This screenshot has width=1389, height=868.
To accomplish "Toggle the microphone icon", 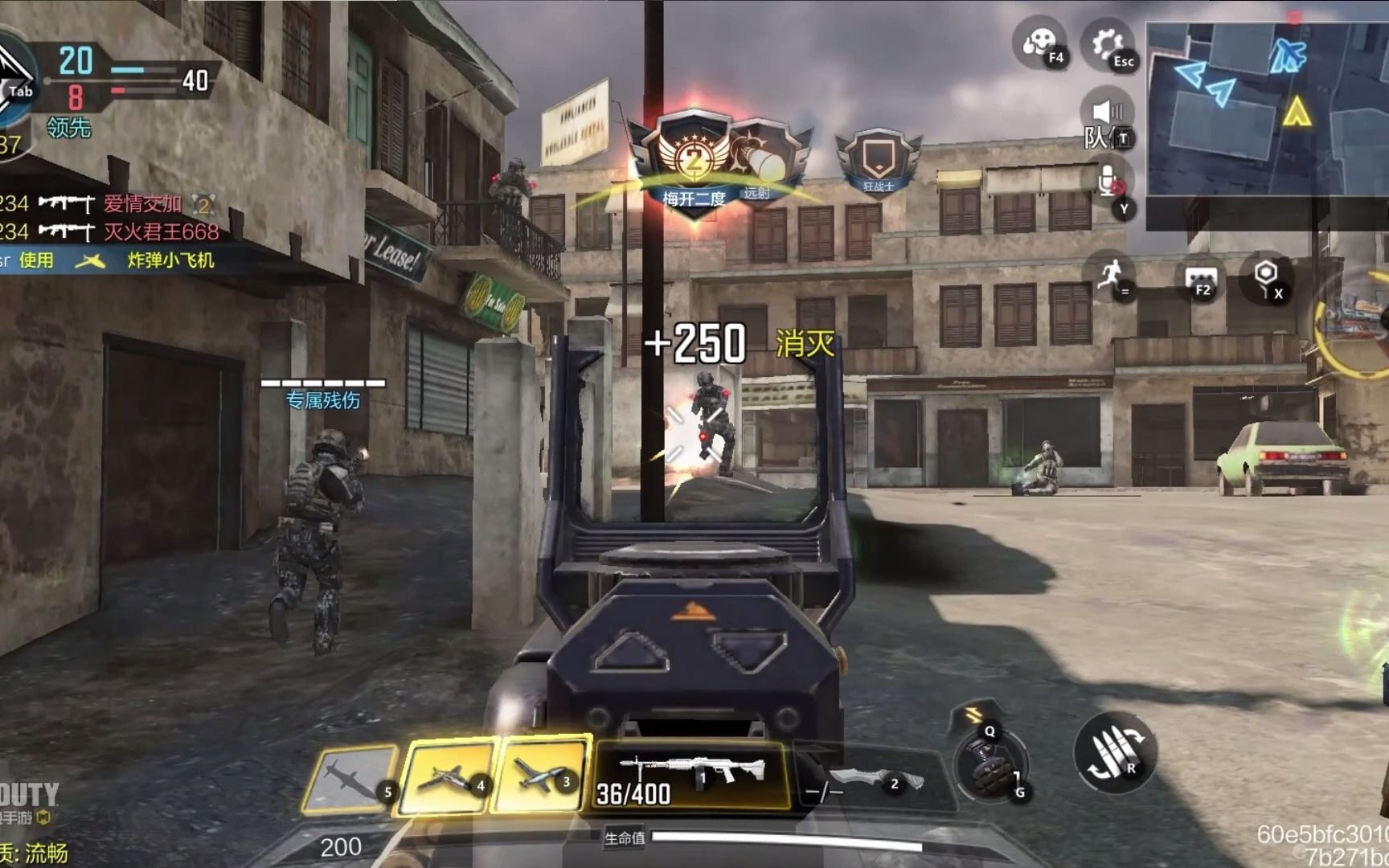I will (x=1108, y=182).
